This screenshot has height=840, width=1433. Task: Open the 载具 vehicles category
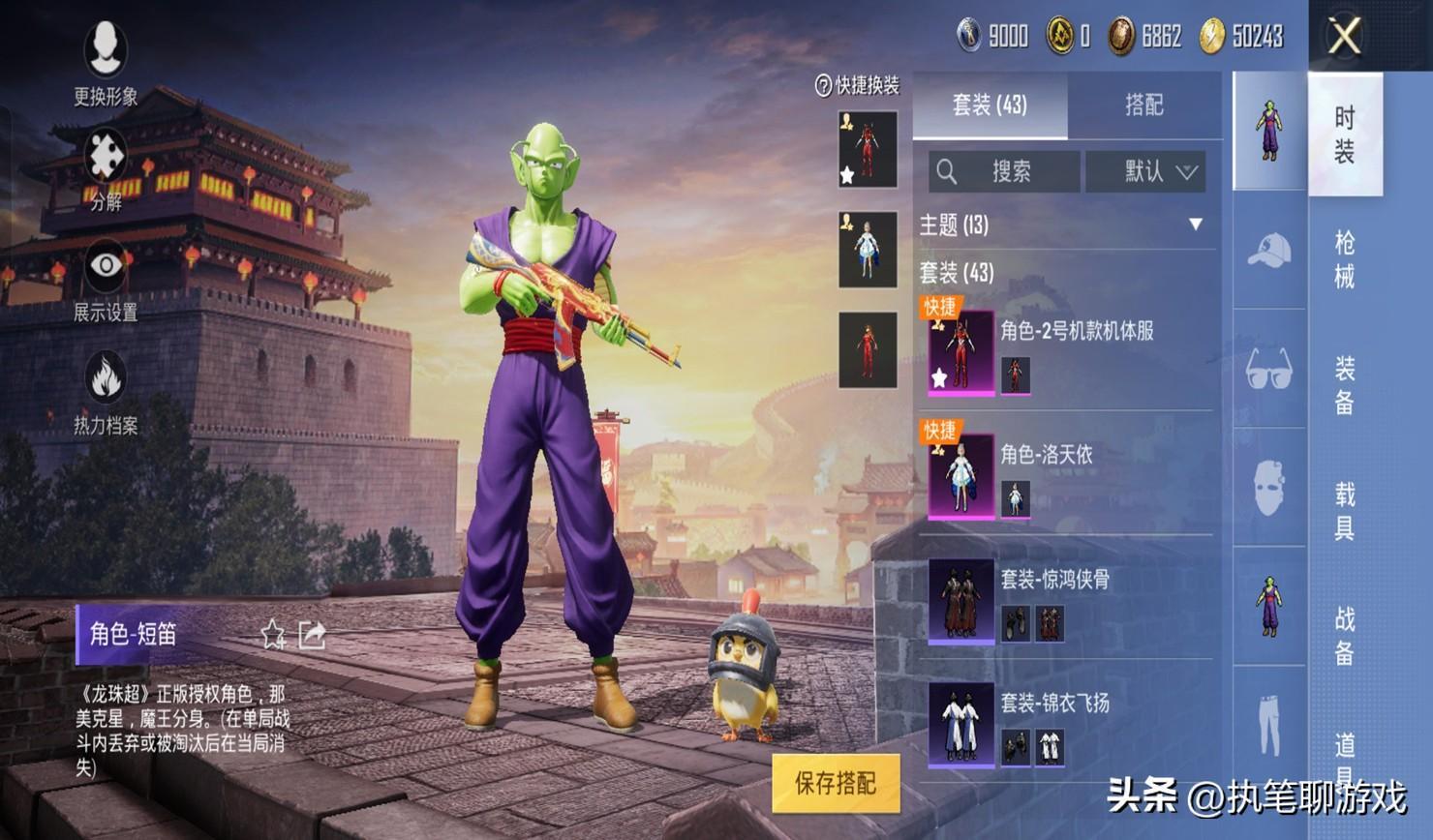1345,511
